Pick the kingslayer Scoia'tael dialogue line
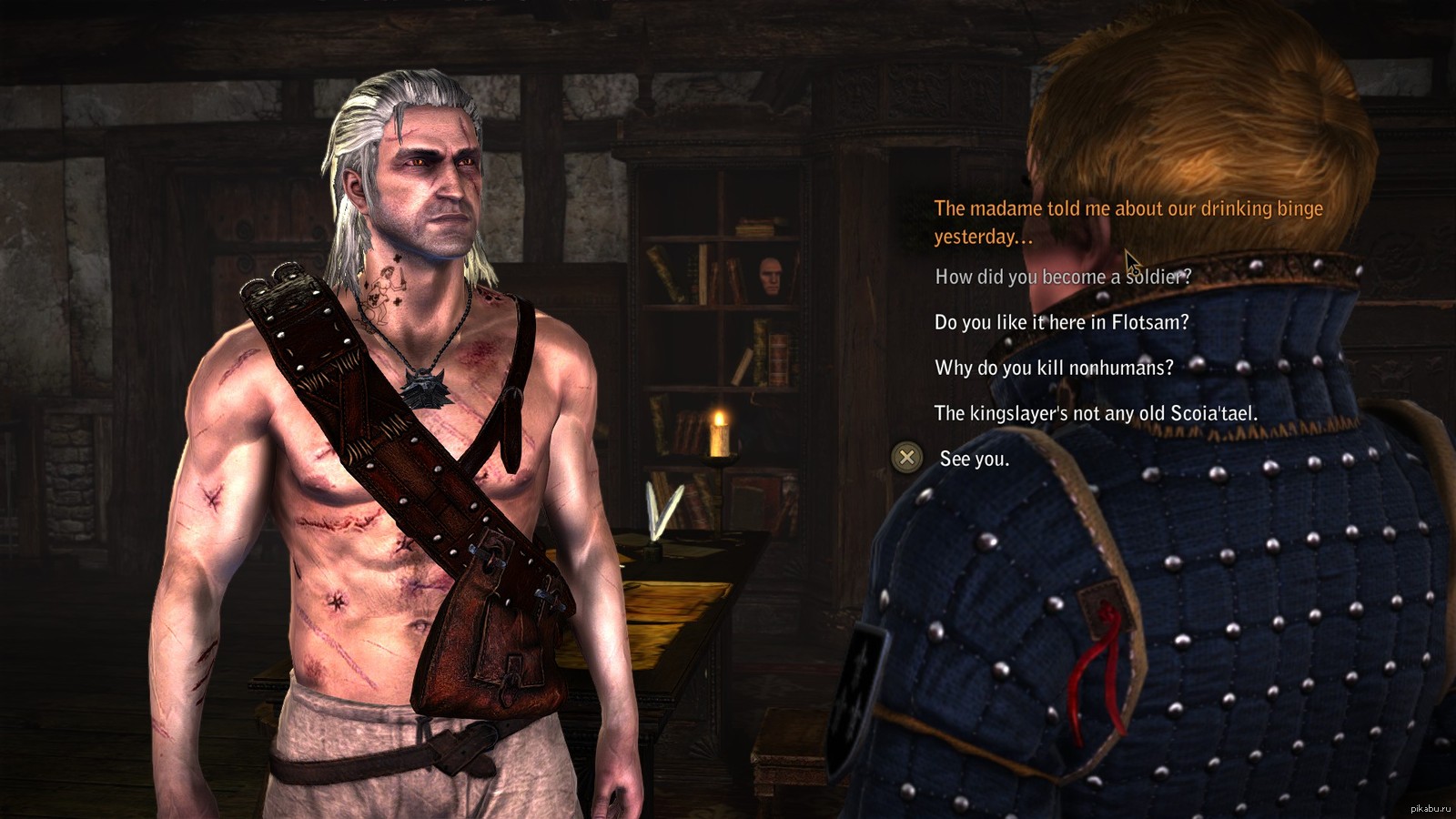The image size is (1456, 819). (1096, 413)
